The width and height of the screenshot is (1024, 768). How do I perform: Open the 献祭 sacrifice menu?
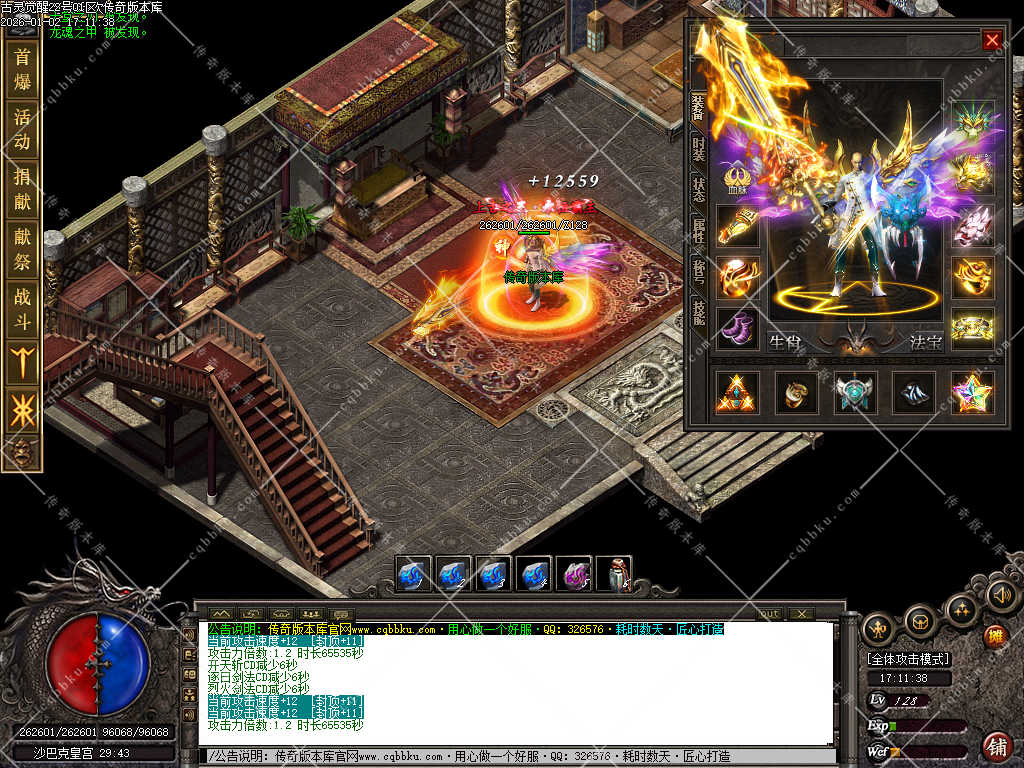coord(22,249)
